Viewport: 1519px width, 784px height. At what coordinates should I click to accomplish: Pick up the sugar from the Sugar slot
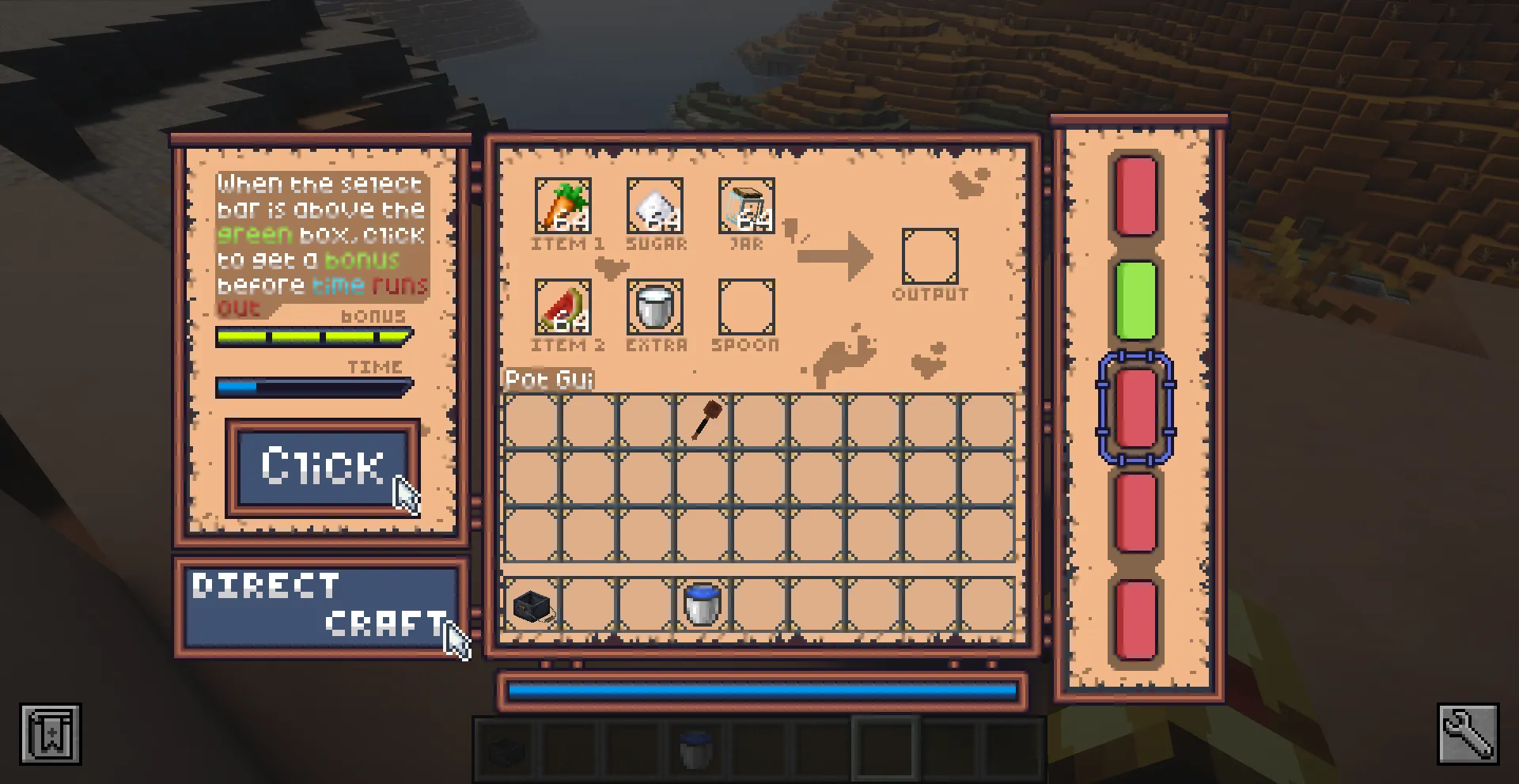654,207
